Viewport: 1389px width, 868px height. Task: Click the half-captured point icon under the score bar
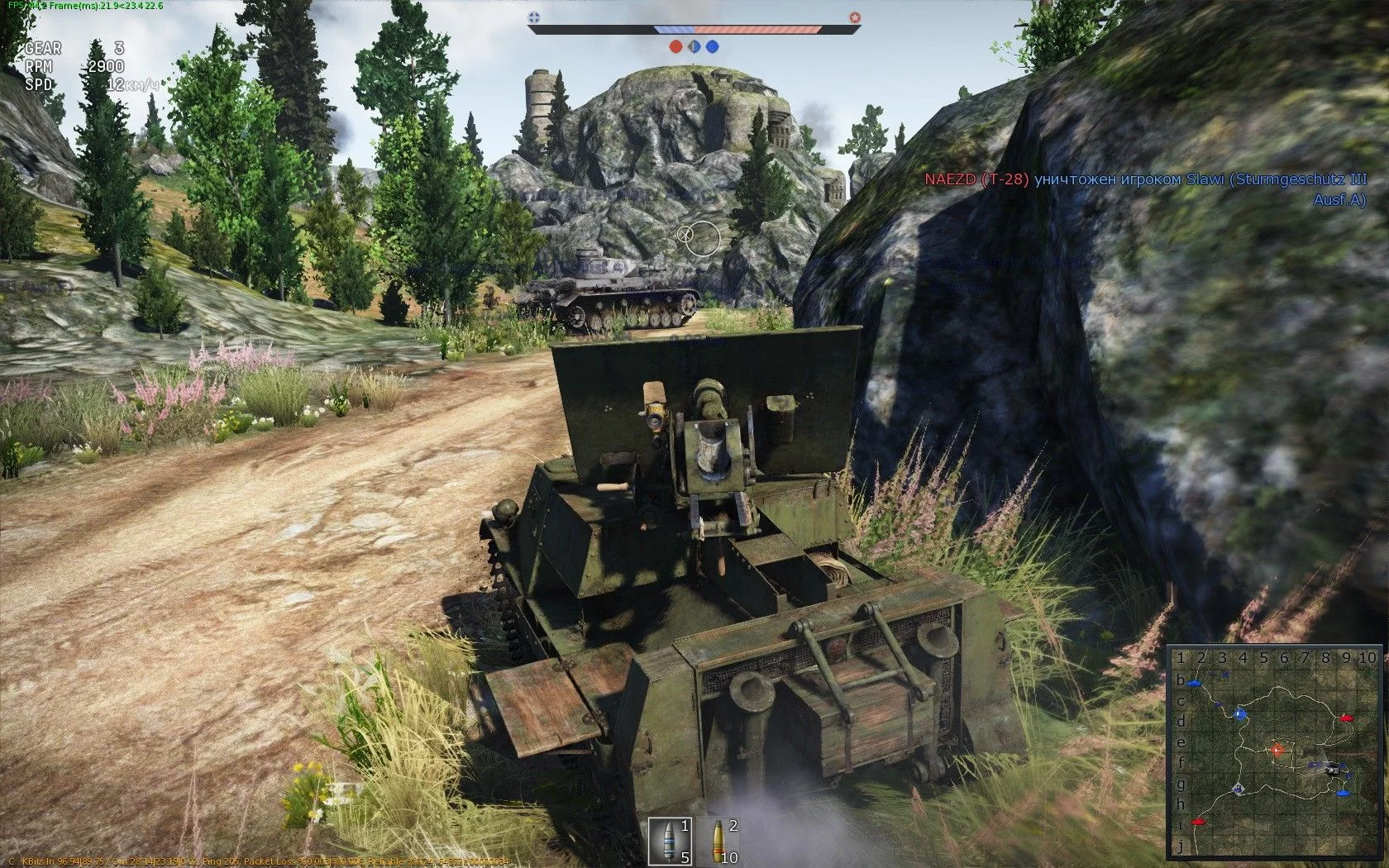click(x=694, y=46)
